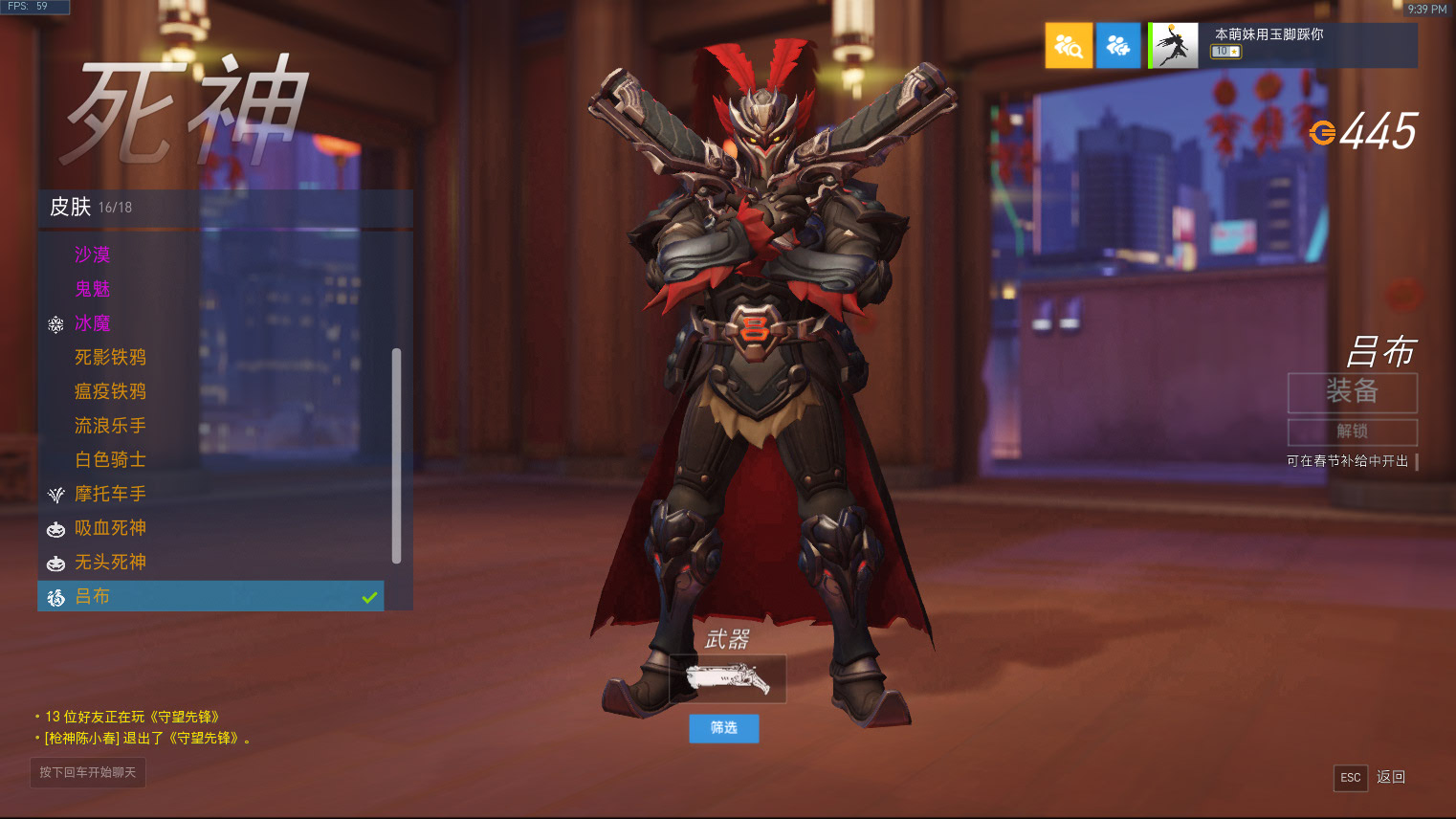The height and width of the screenshot is (819, 1456).
Task: Open the blue friends list icon
Action: coord(1118,46)
